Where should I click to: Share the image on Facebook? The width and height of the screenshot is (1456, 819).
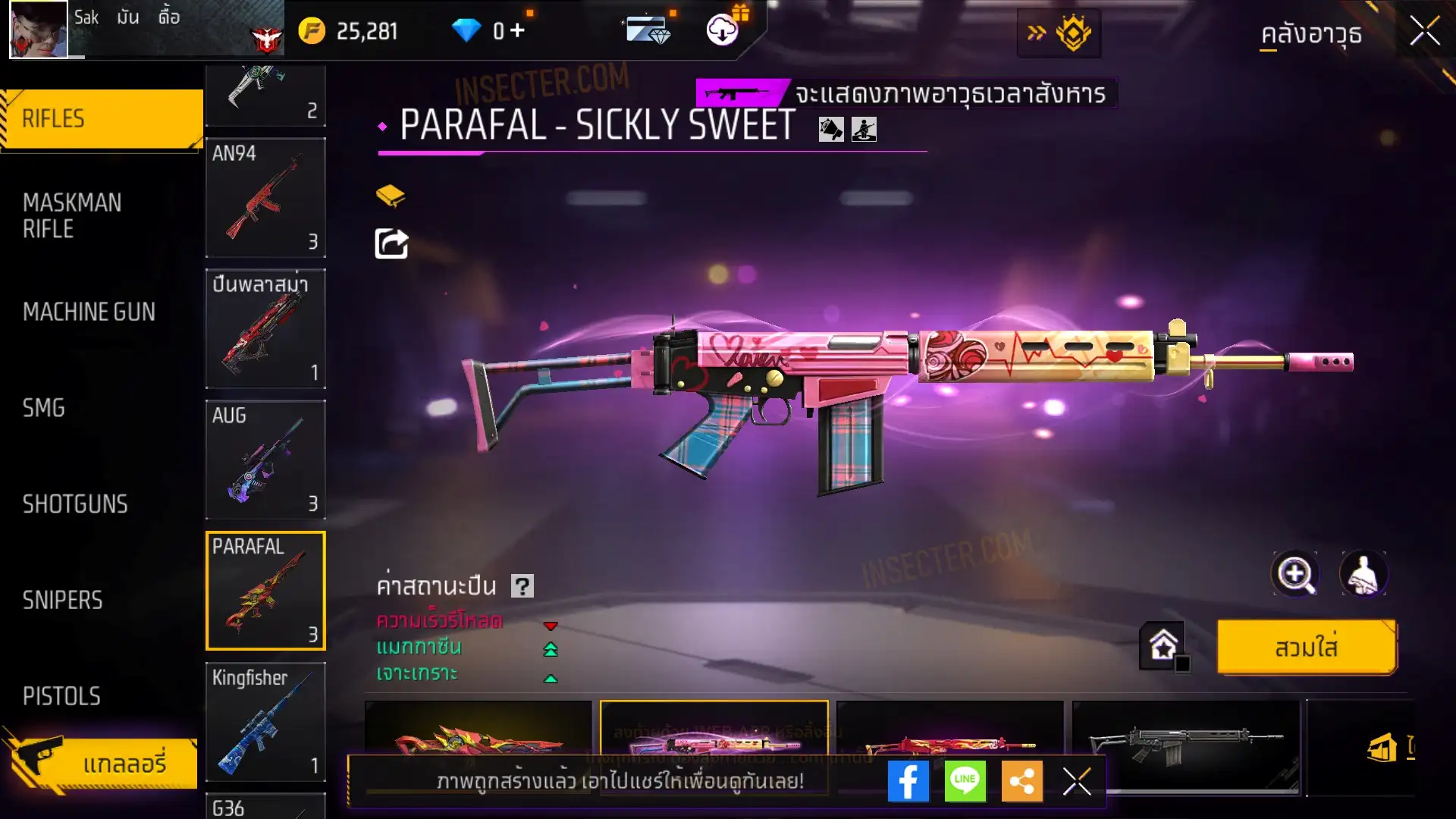coord(908,781)
